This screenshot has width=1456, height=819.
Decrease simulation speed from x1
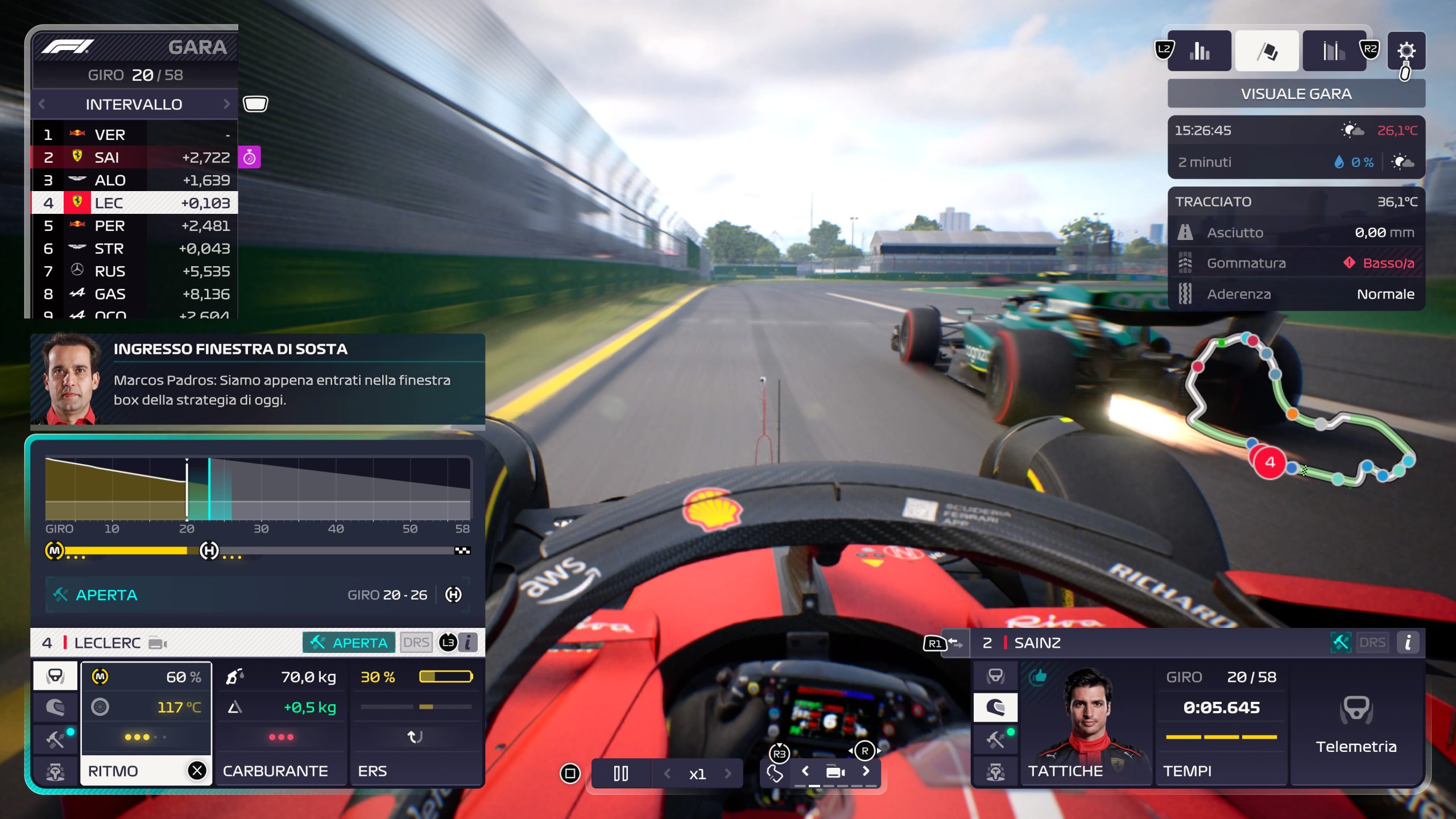(x=667, y=773)
